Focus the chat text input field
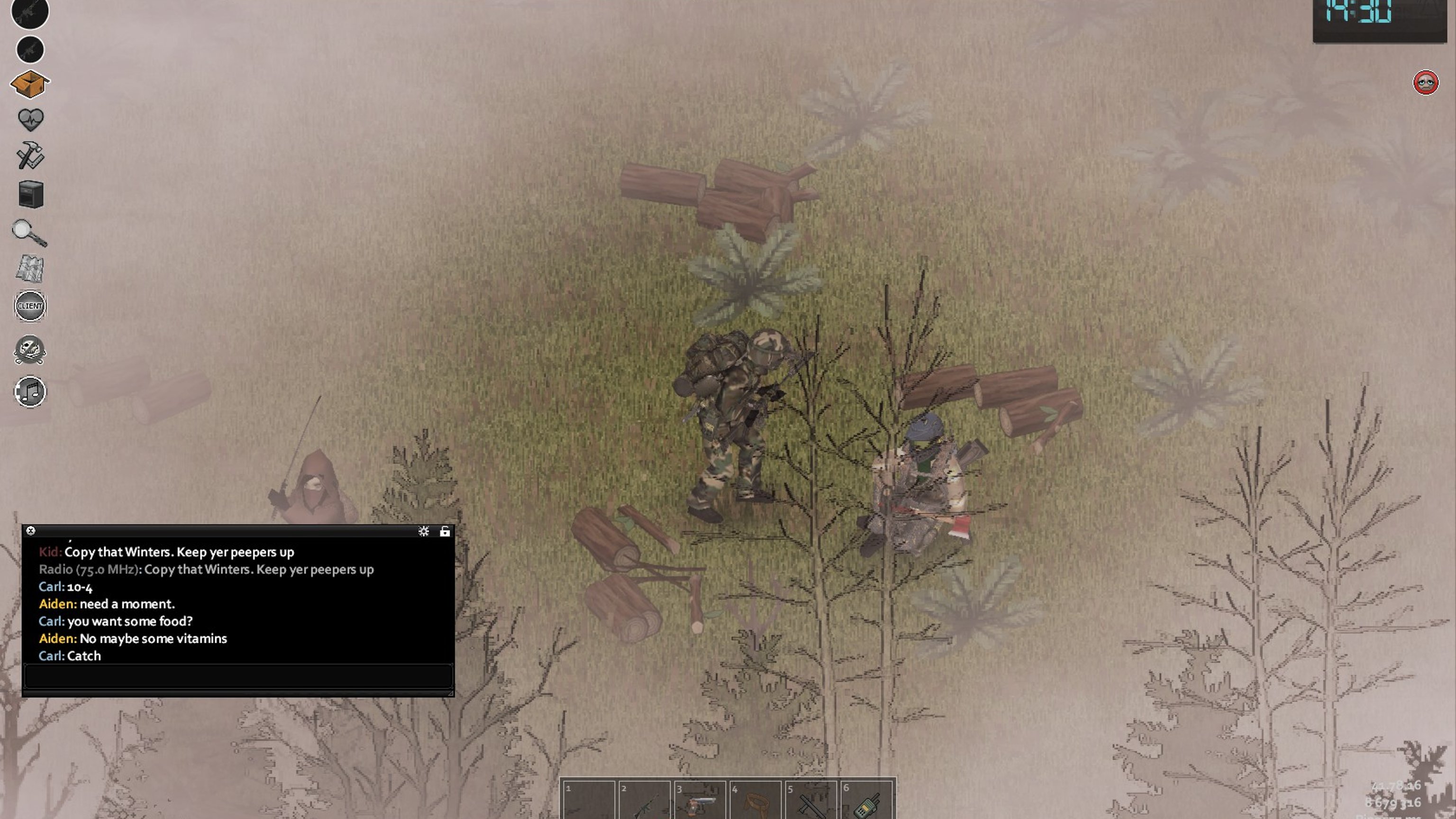 point(237,676)
